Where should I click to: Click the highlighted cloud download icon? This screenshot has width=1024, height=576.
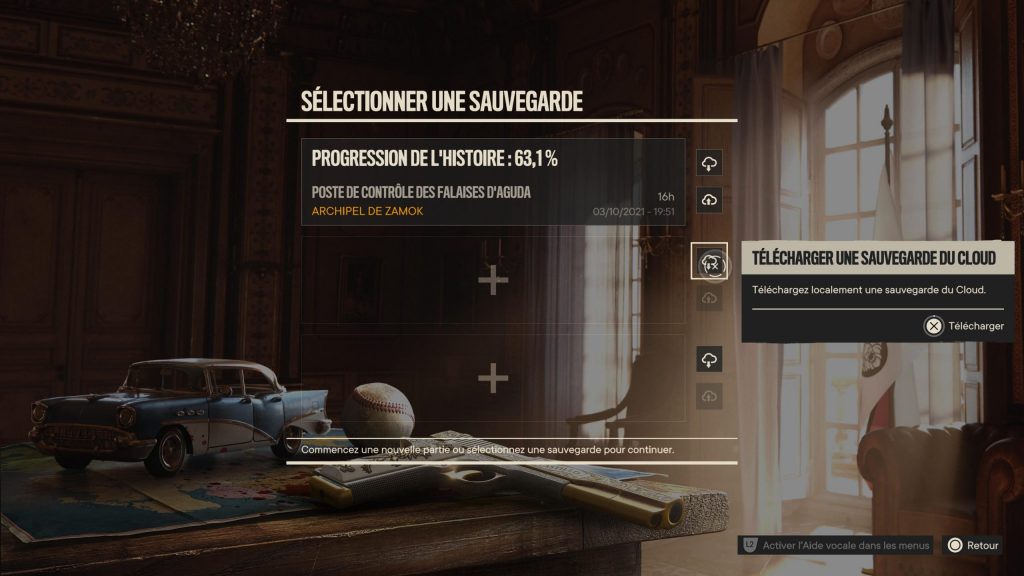click(709, 263)
